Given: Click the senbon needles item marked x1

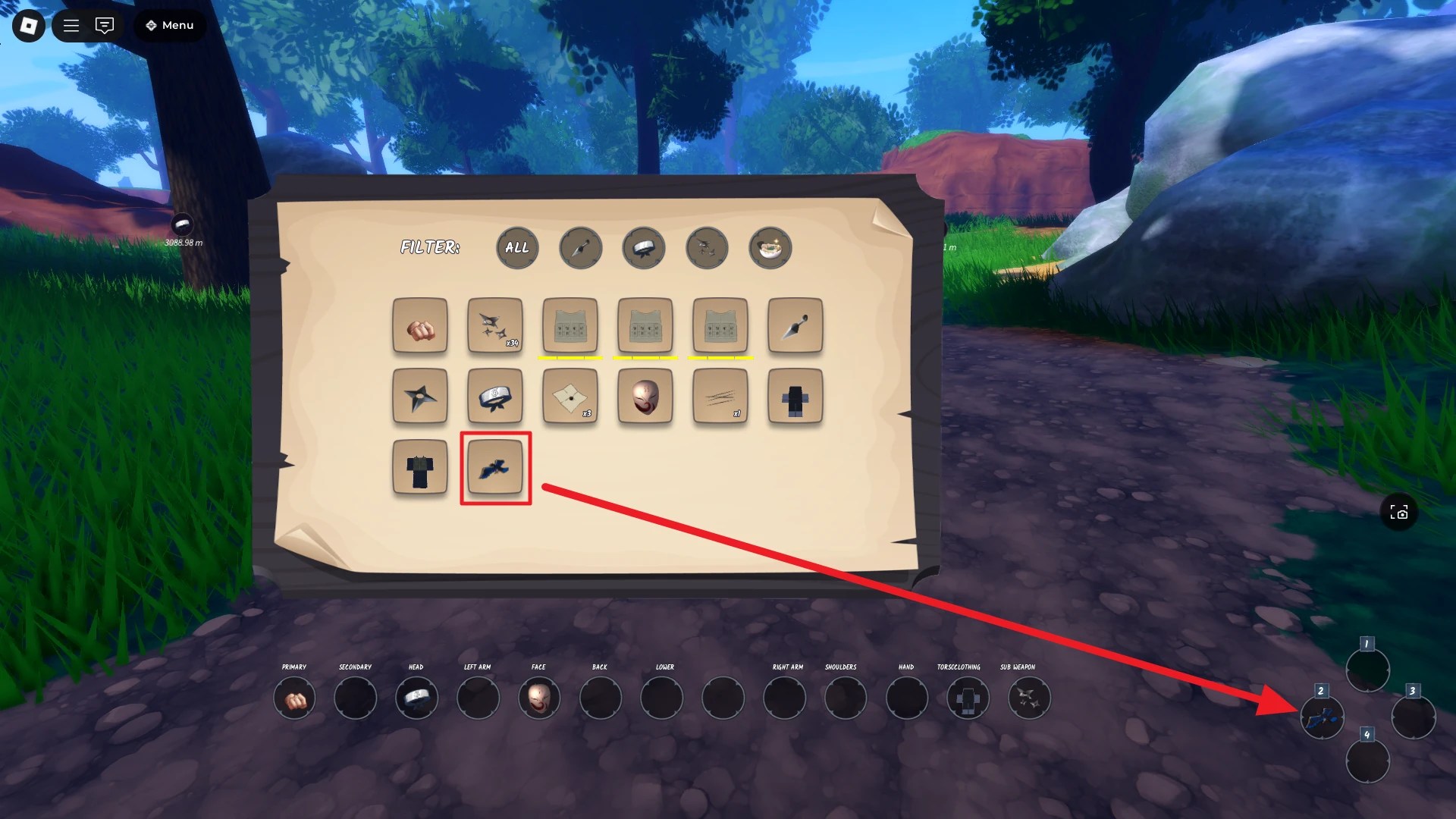Looking at the screenshot, I should click(x=720, y=397).
